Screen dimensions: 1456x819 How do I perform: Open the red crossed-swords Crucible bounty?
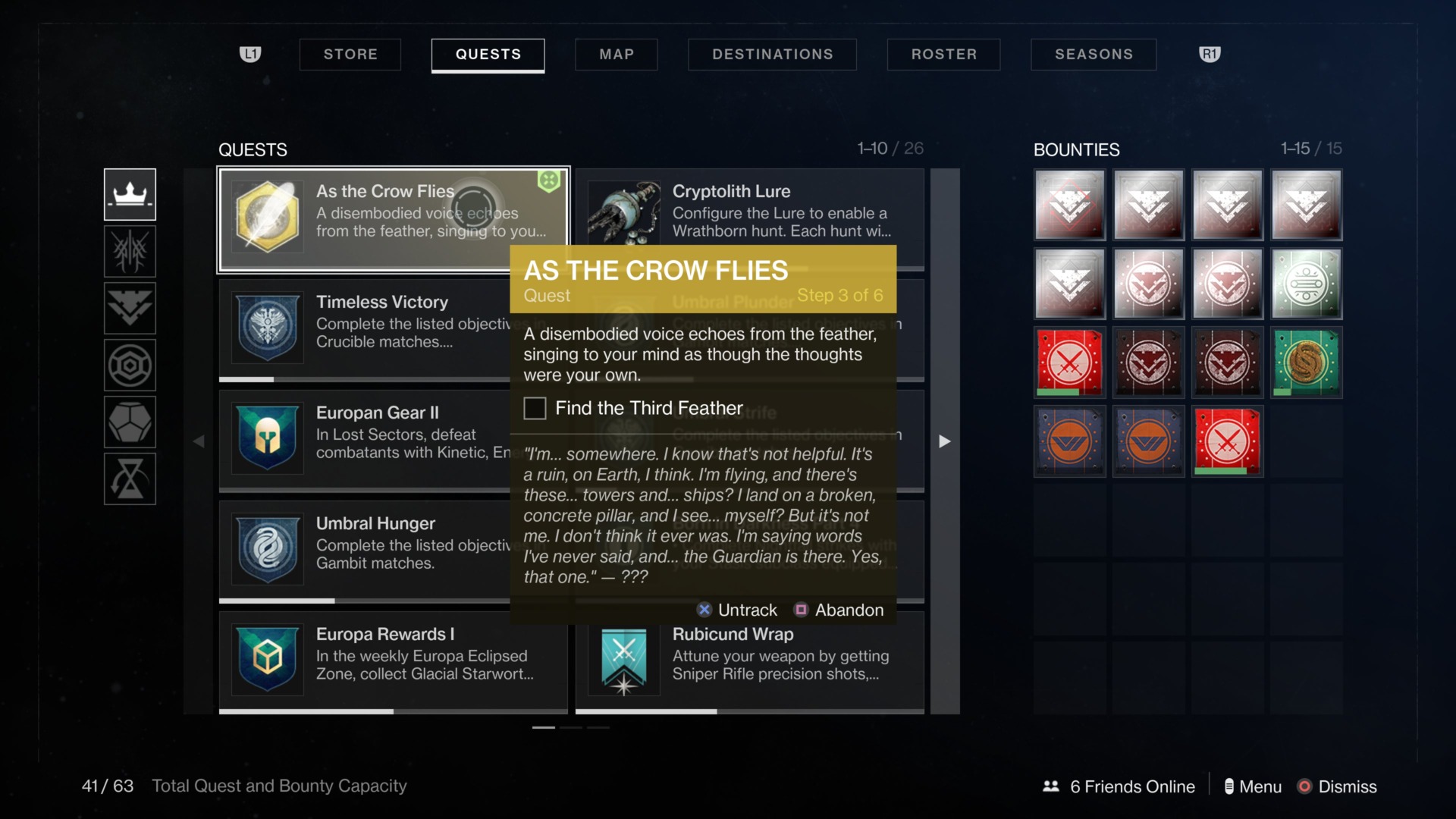[x=1069, y=362]
